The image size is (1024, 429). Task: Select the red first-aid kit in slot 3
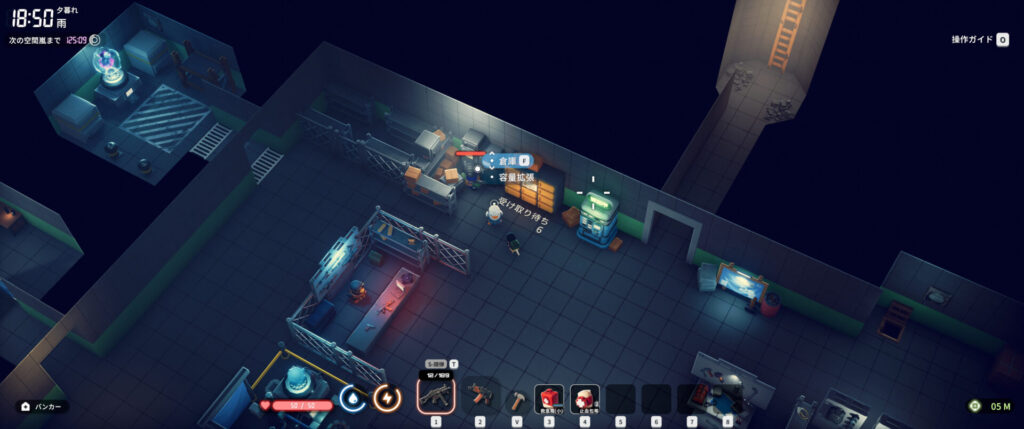[549, 399]
